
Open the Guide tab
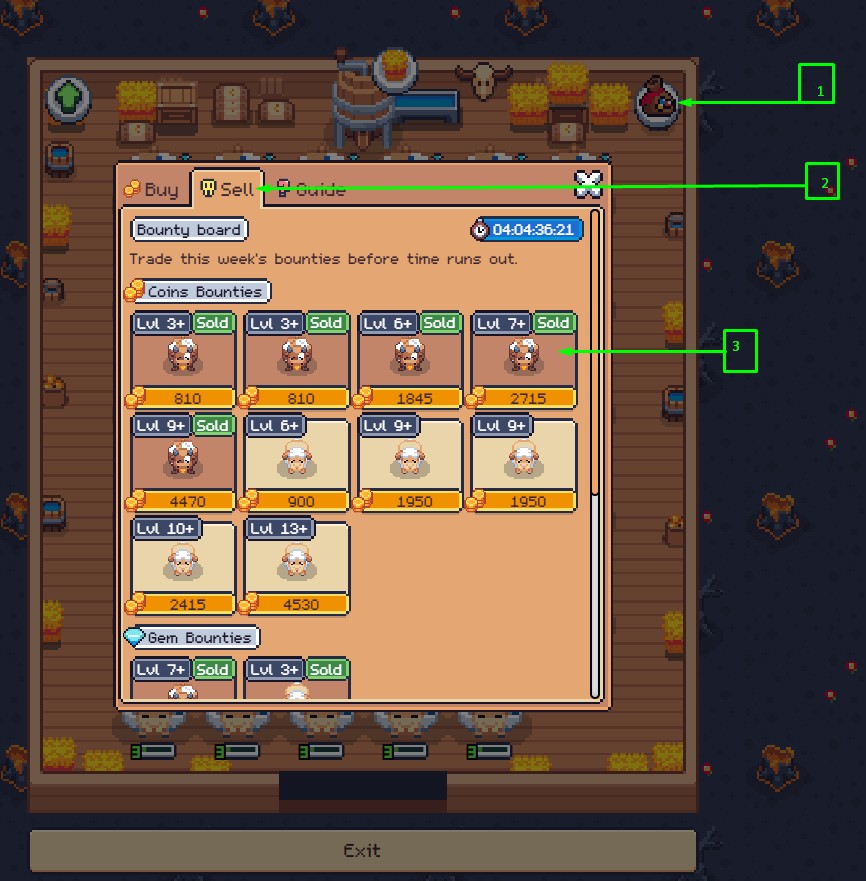311,189
